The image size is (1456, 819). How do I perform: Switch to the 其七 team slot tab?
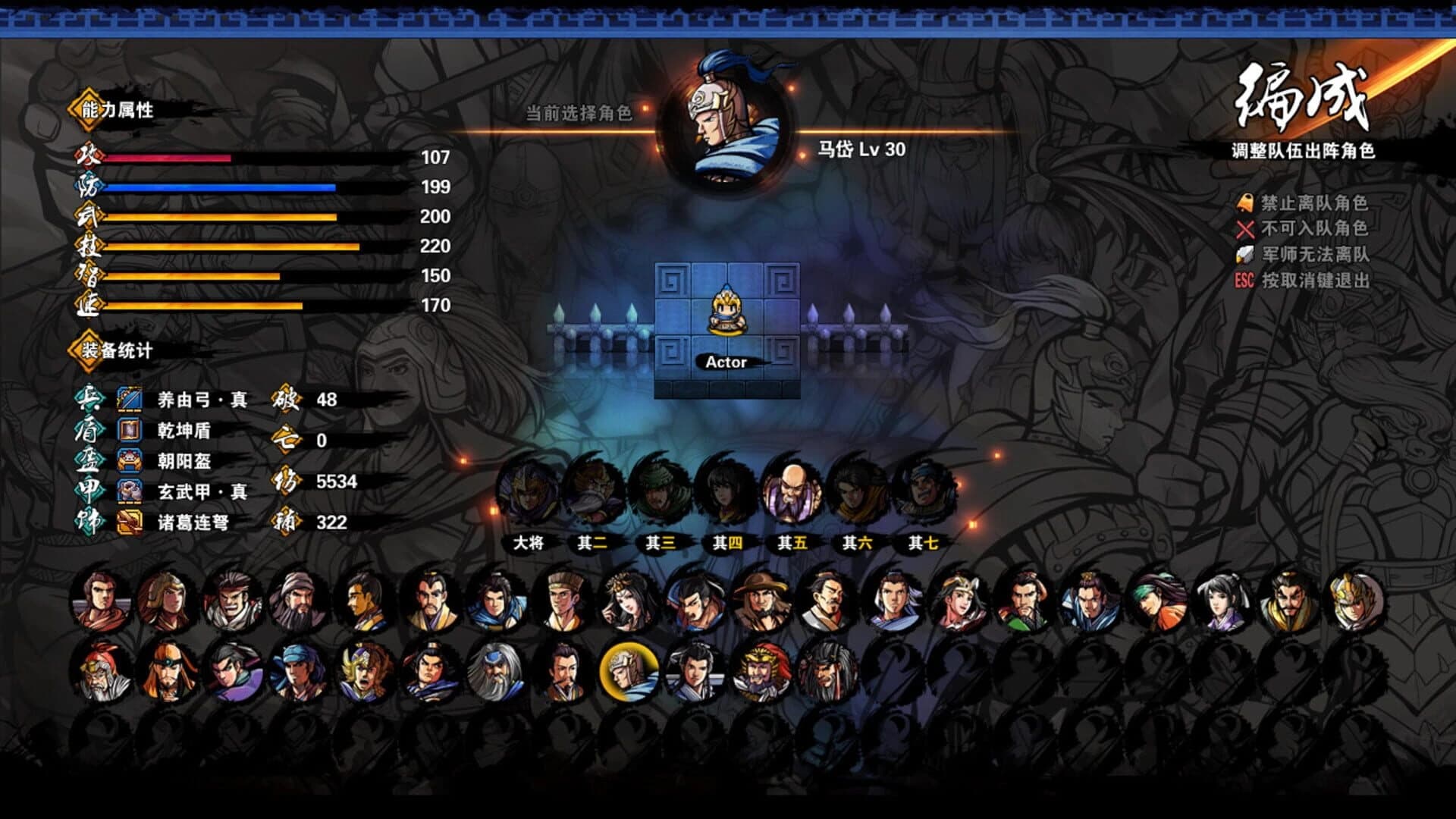click(x=921, y=542)
